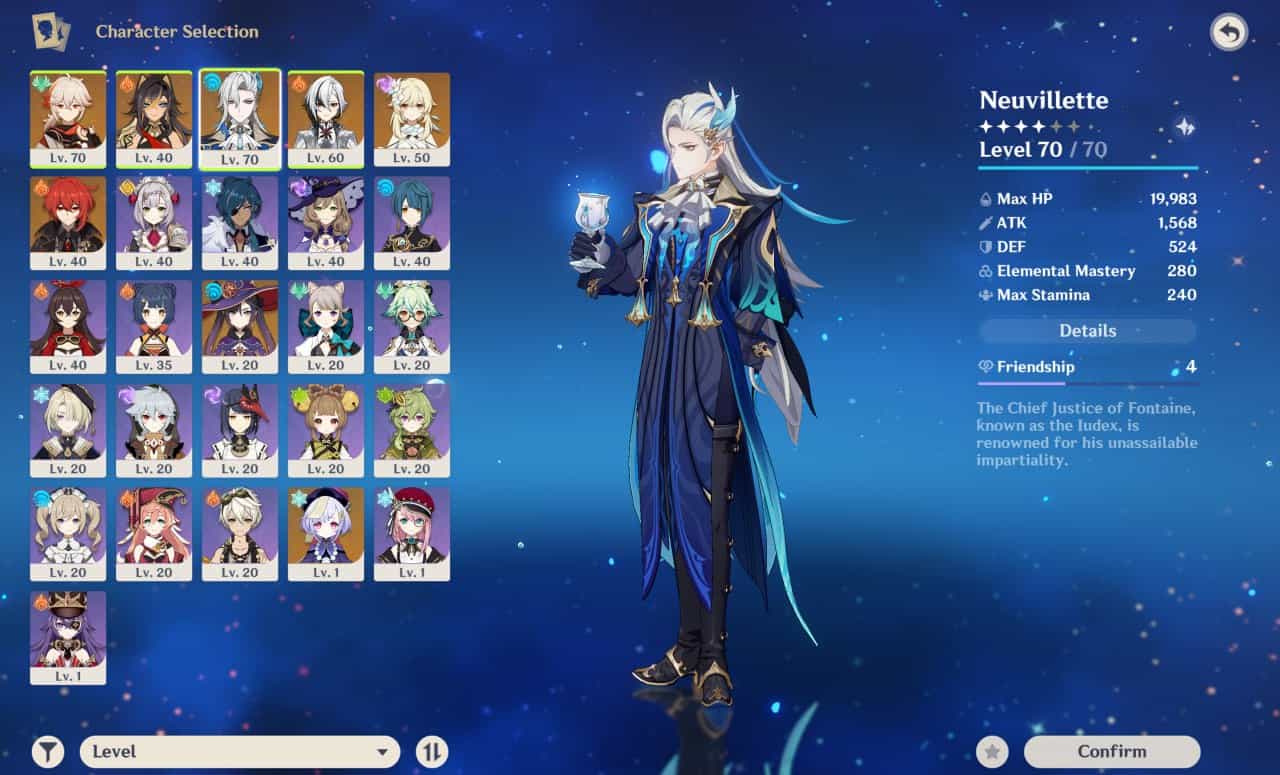Choose Diluc's character portrait

pyautogui.click(x=68, y=223)
